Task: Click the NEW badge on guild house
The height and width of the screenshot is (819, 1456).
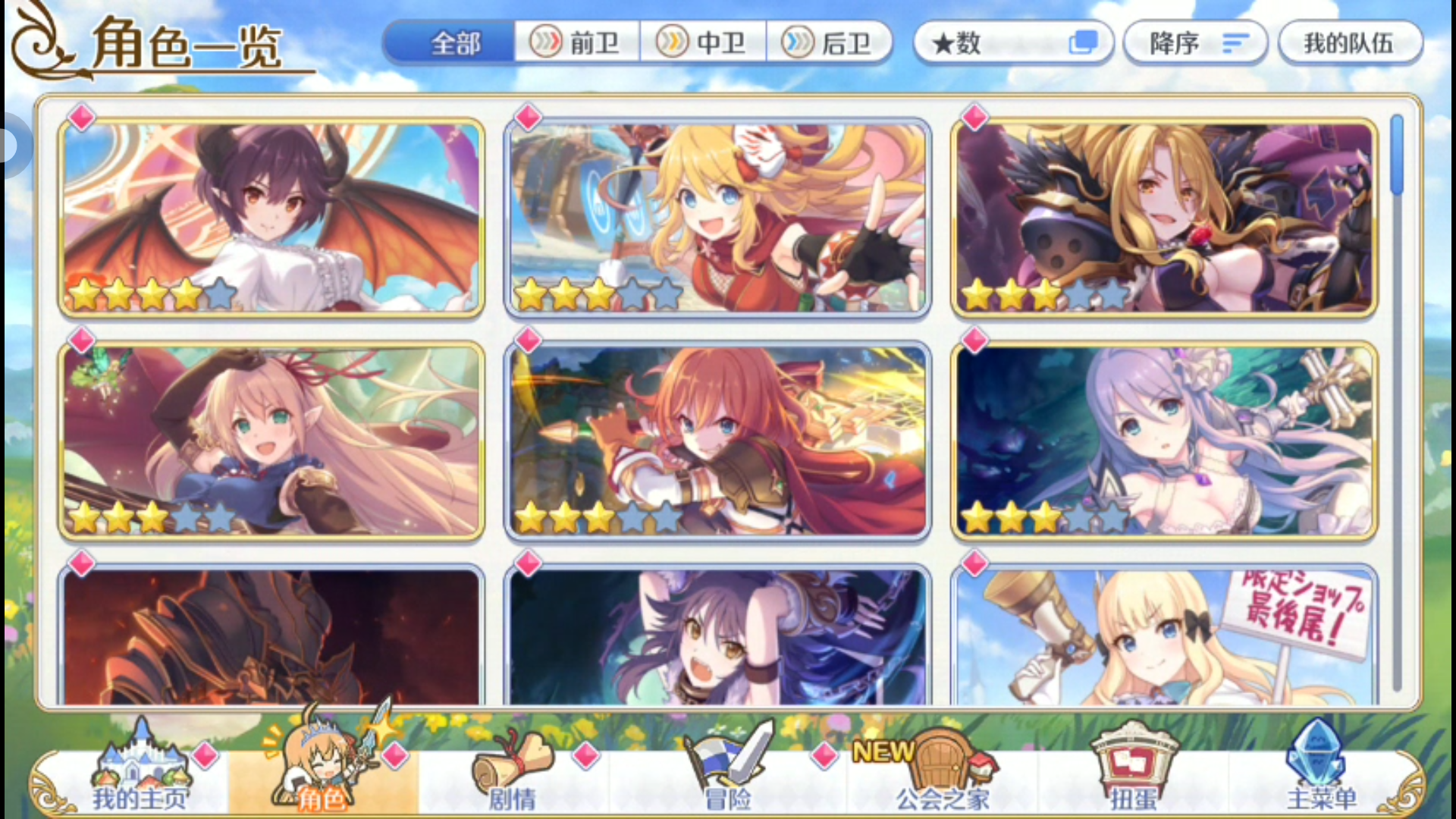Action: (x=883, y=751)
